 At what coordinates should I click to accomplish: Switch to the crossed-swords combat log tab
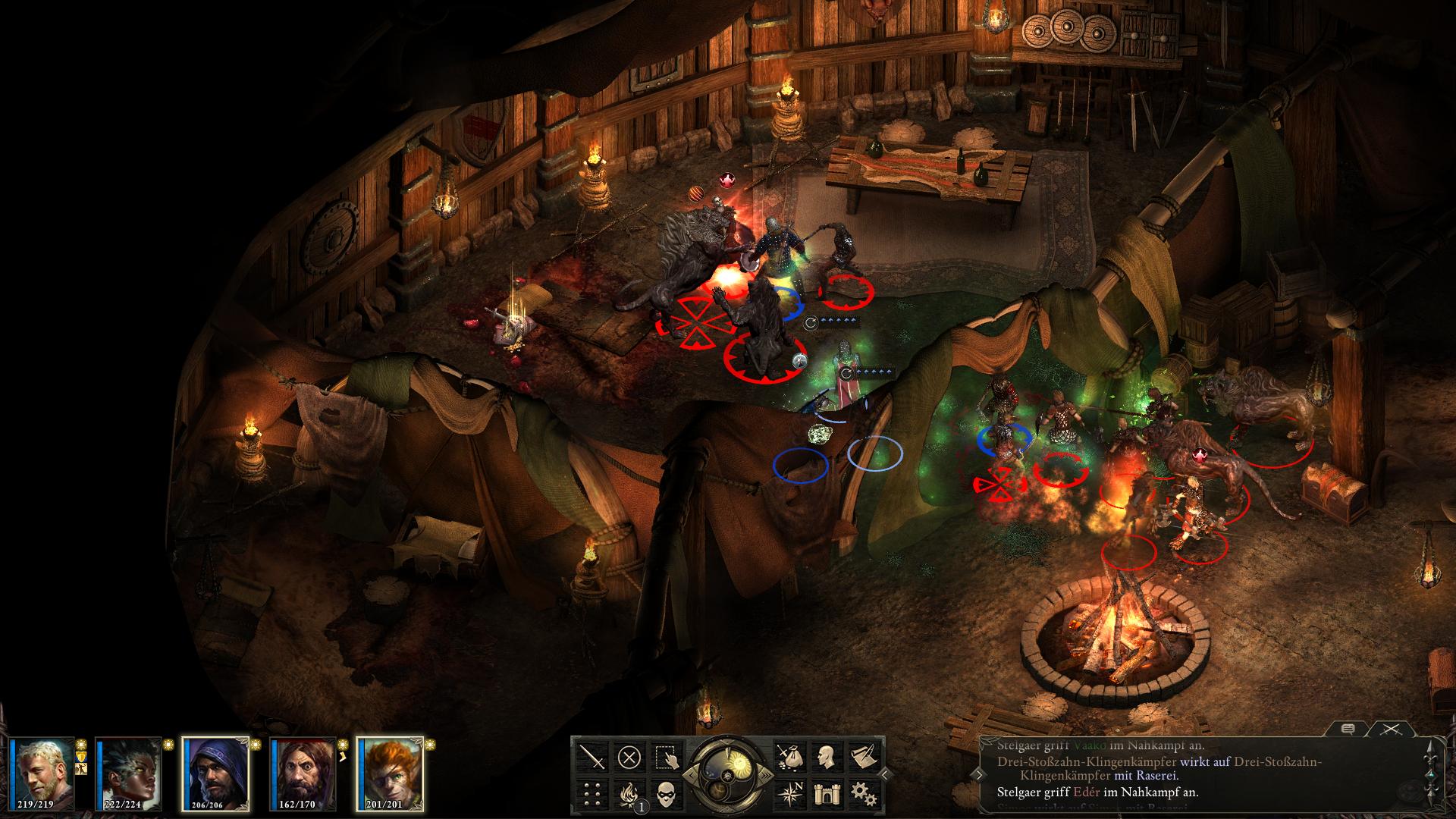tap(1391, 730)
